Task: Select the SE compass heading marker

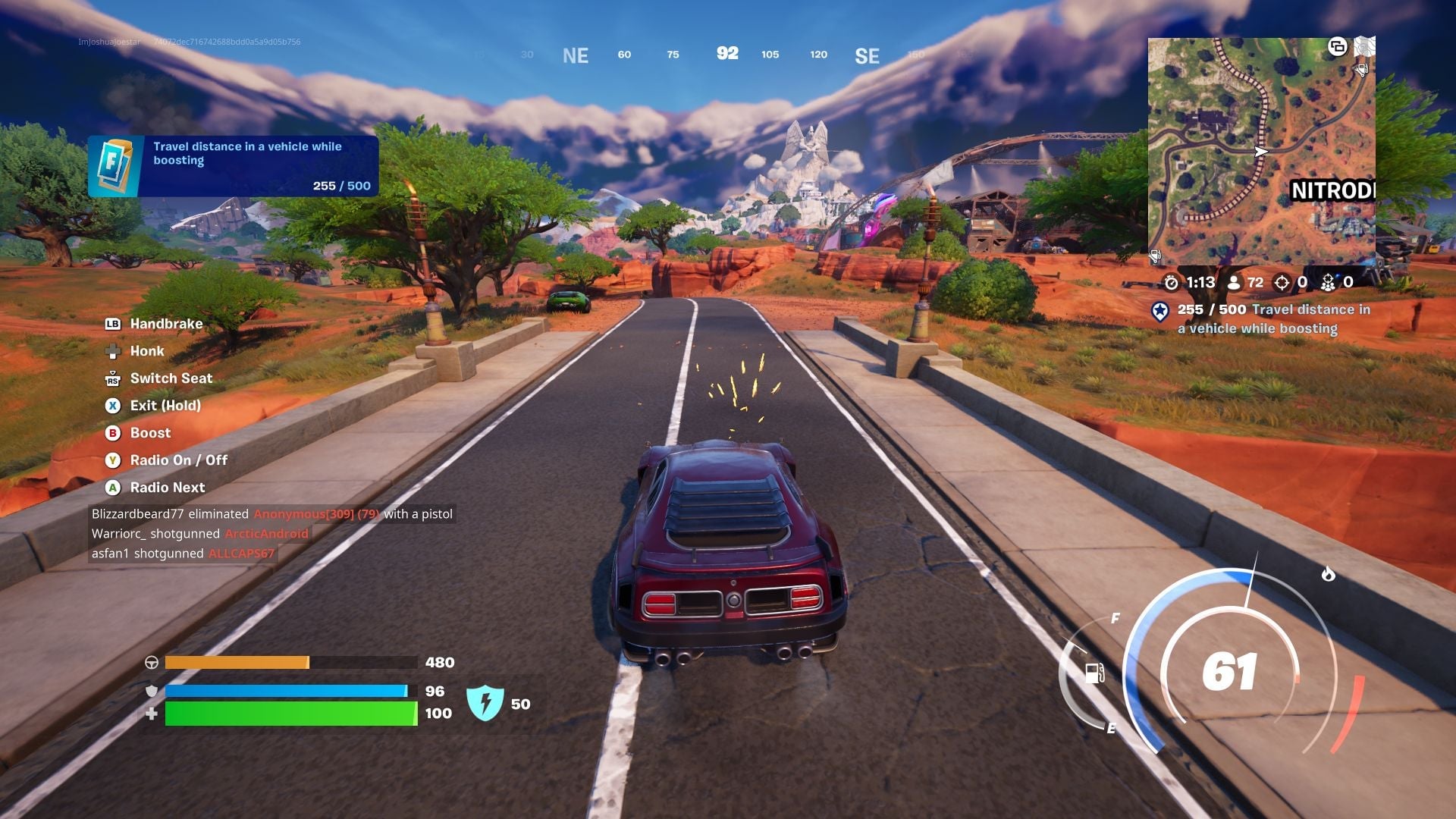Action: click(x=868, y=55)
